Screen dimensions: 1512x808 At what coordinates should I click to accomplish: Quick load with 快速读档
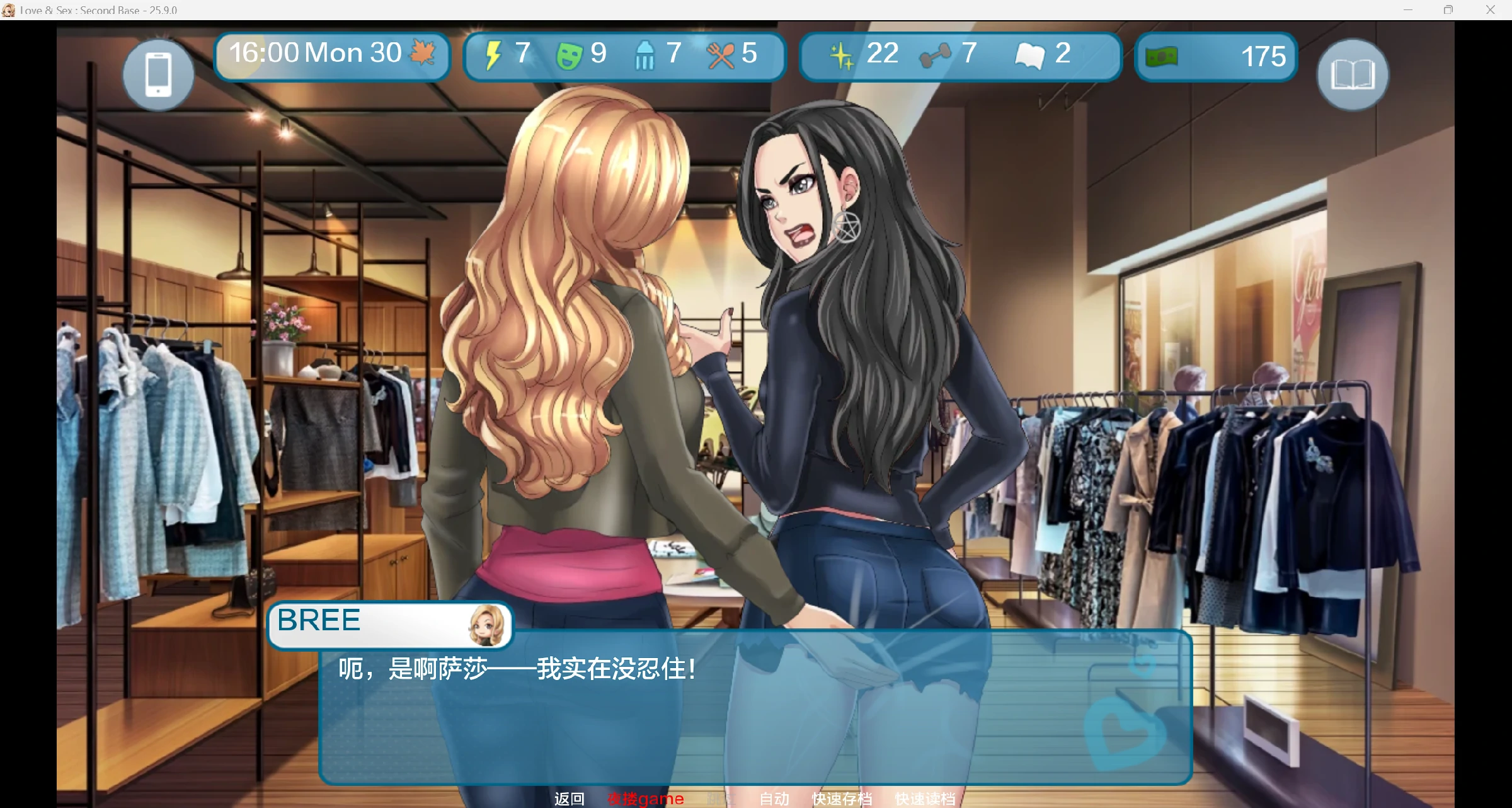pos(925,799)
